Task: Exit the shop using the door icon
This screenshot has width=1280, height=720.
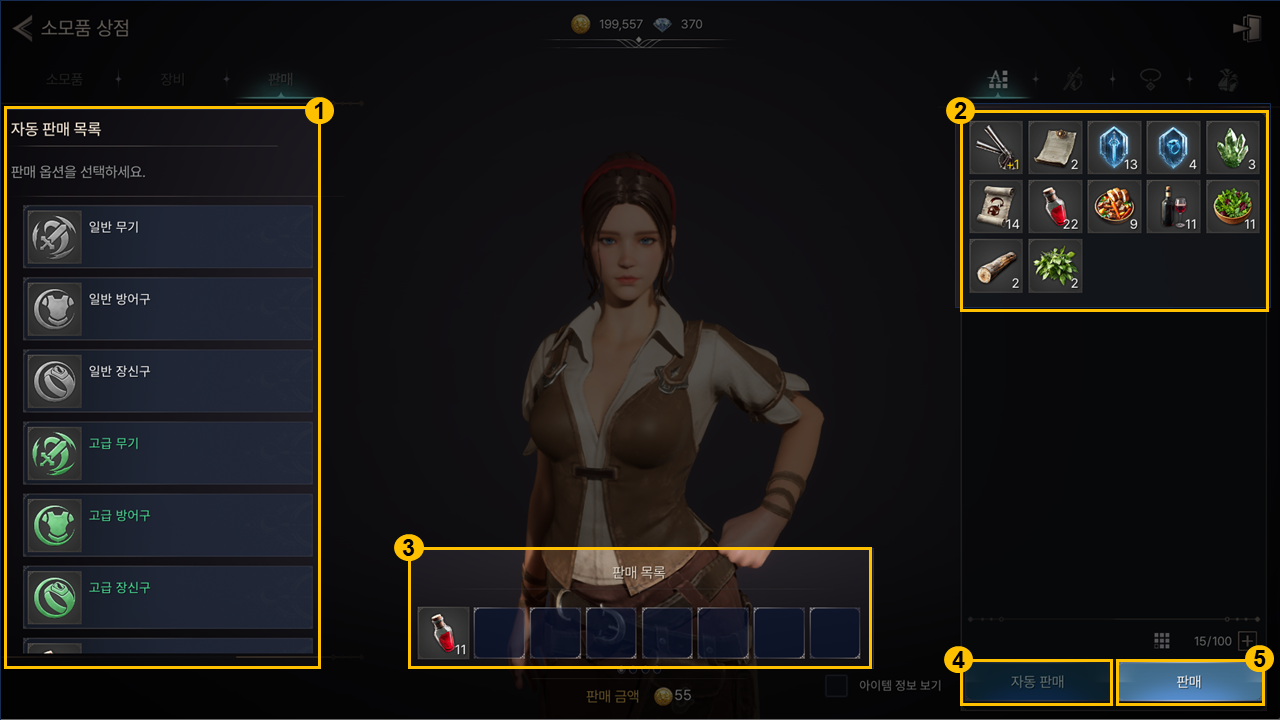Action: coord(1247,28)
